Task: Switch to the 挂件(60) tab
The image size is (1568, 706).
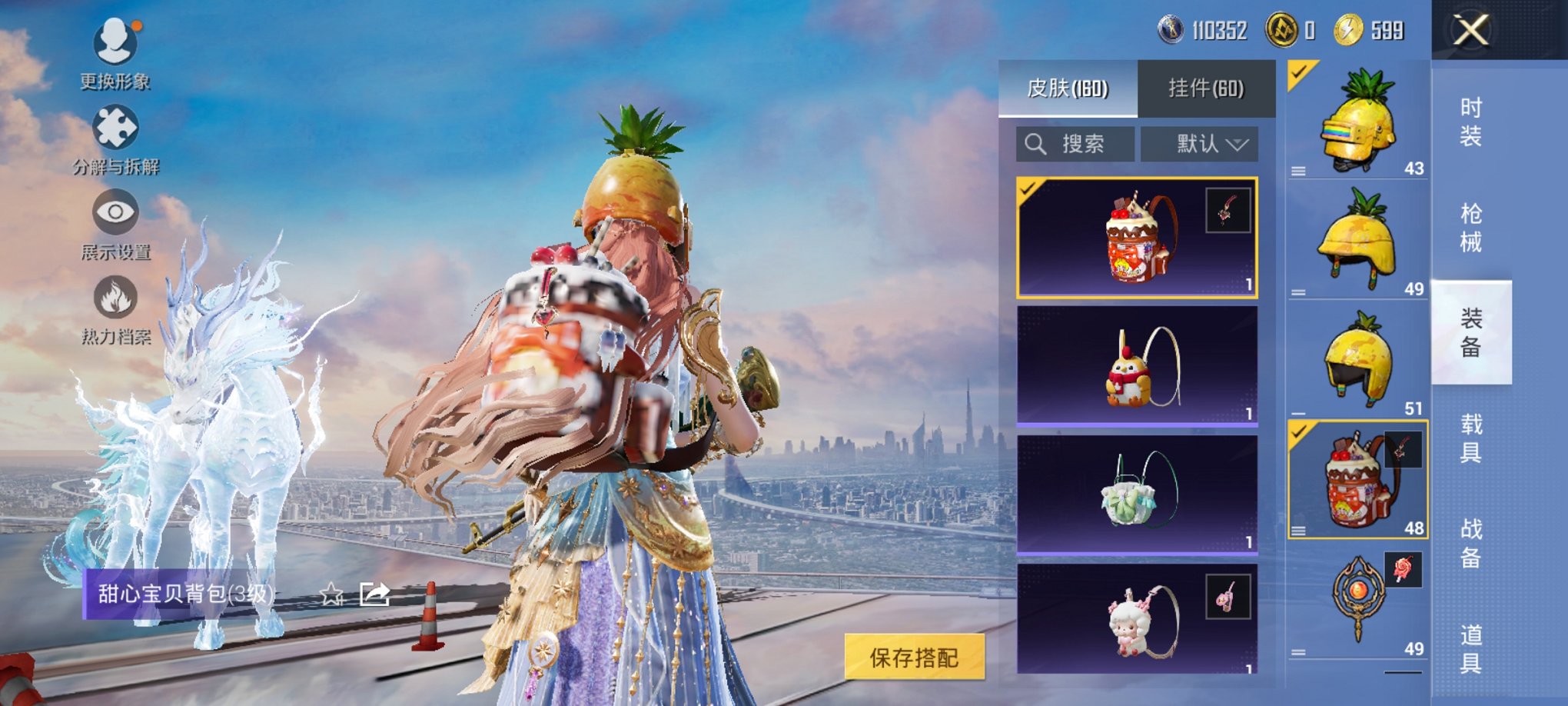Action: [x=1204, y=88]
